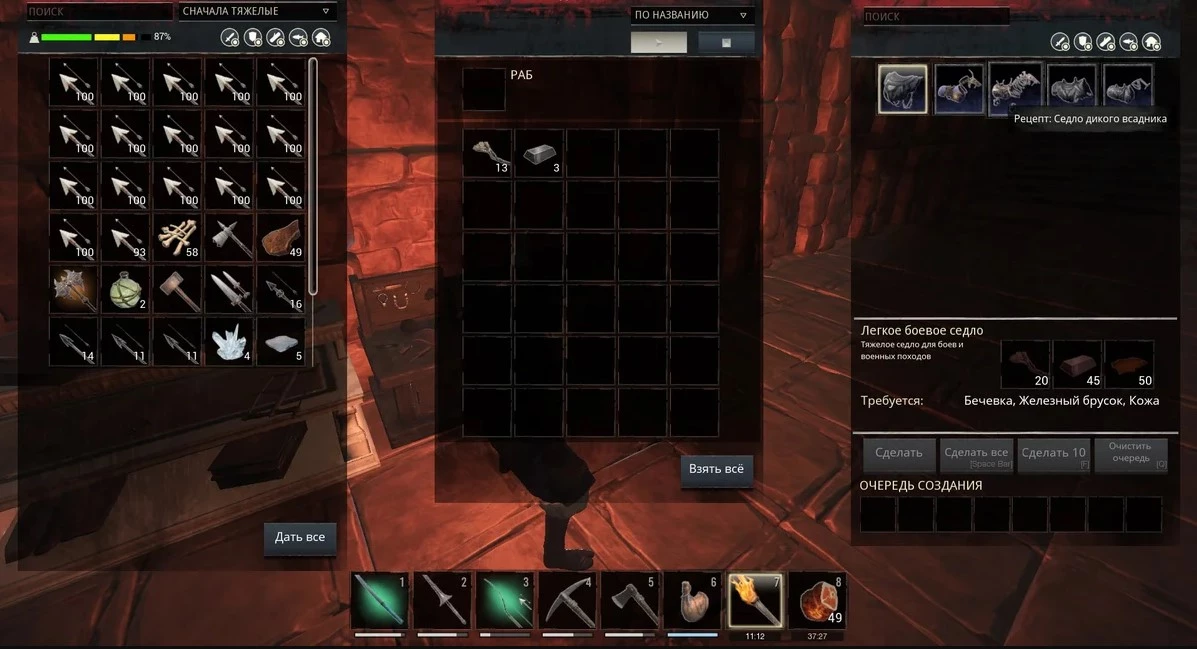Start crafting with the play button
1197x649 pixels.
[x=658, y=42]
